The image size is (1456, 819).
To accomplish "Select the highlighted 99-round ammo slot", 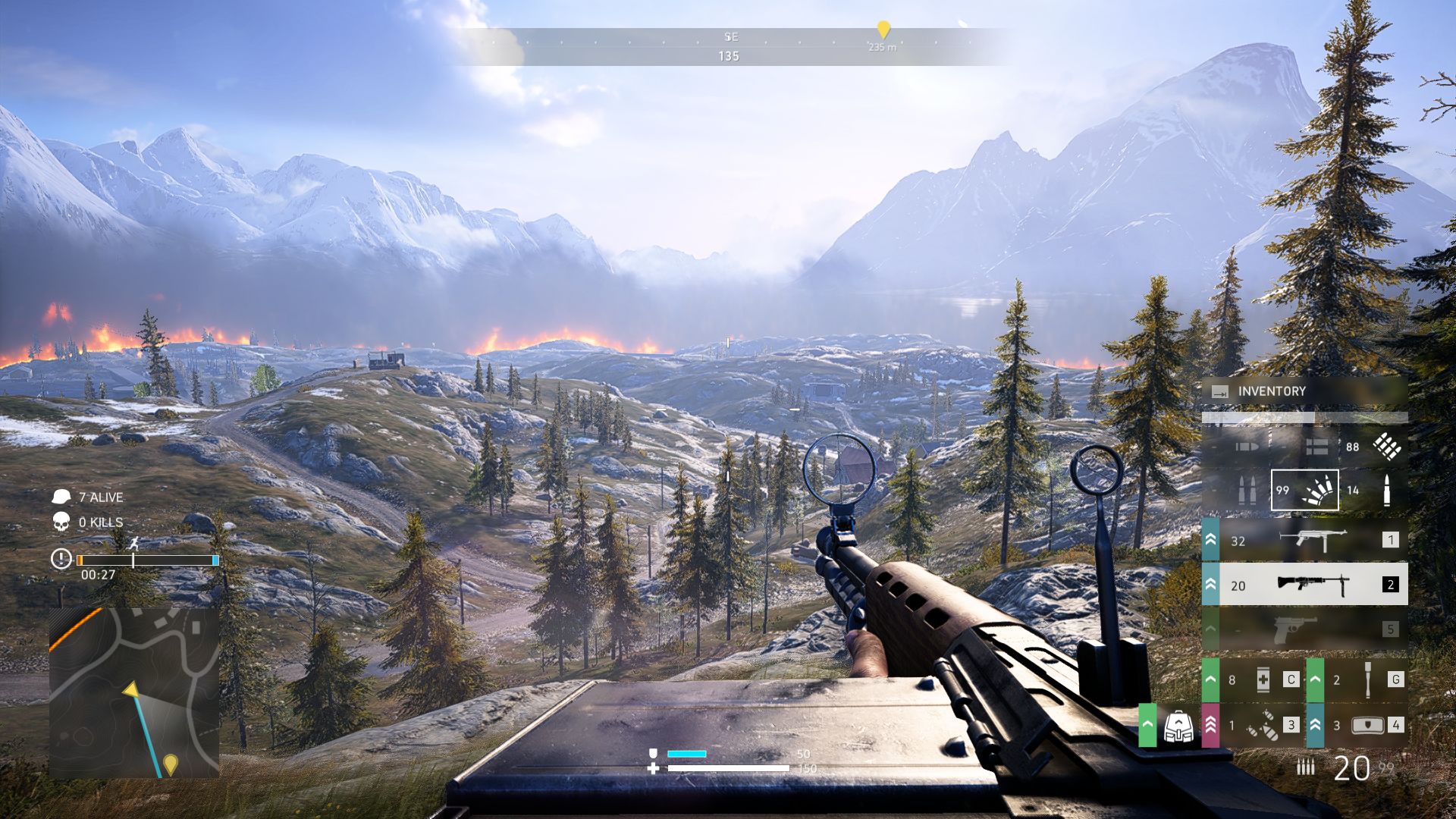I will coord(1304,491).
